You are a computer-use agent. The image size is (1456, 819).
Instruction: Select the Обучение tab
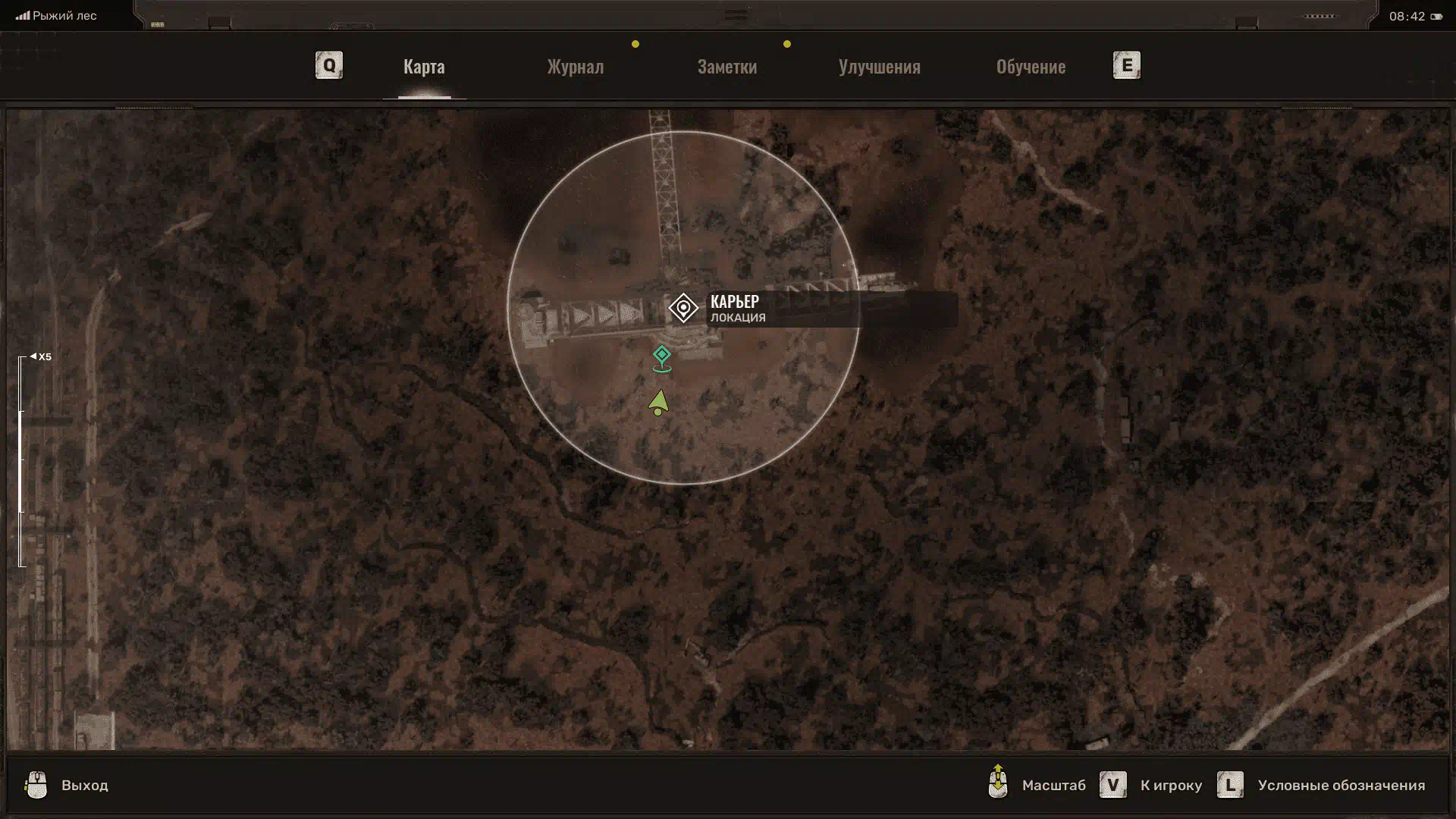(x=1031, y=67)
